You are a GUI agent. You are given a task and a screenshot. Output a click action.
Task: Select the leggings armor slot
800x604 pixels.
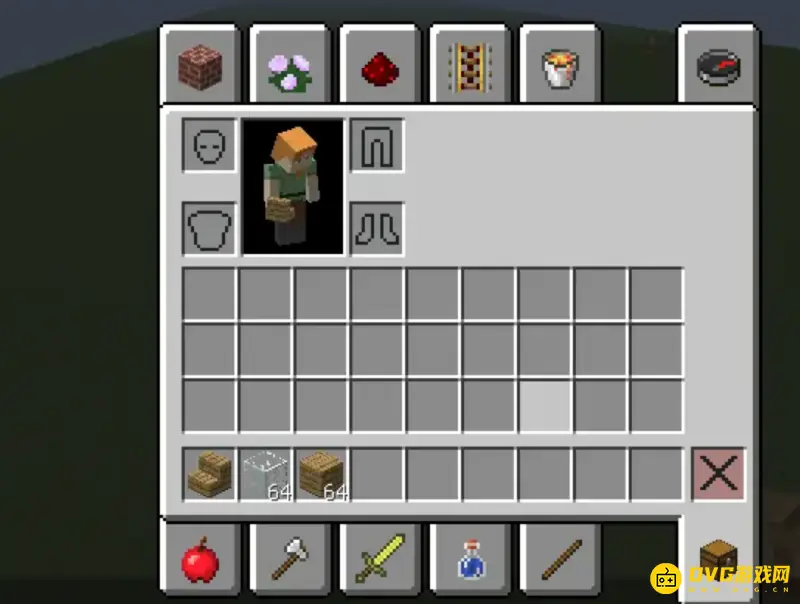377,146
